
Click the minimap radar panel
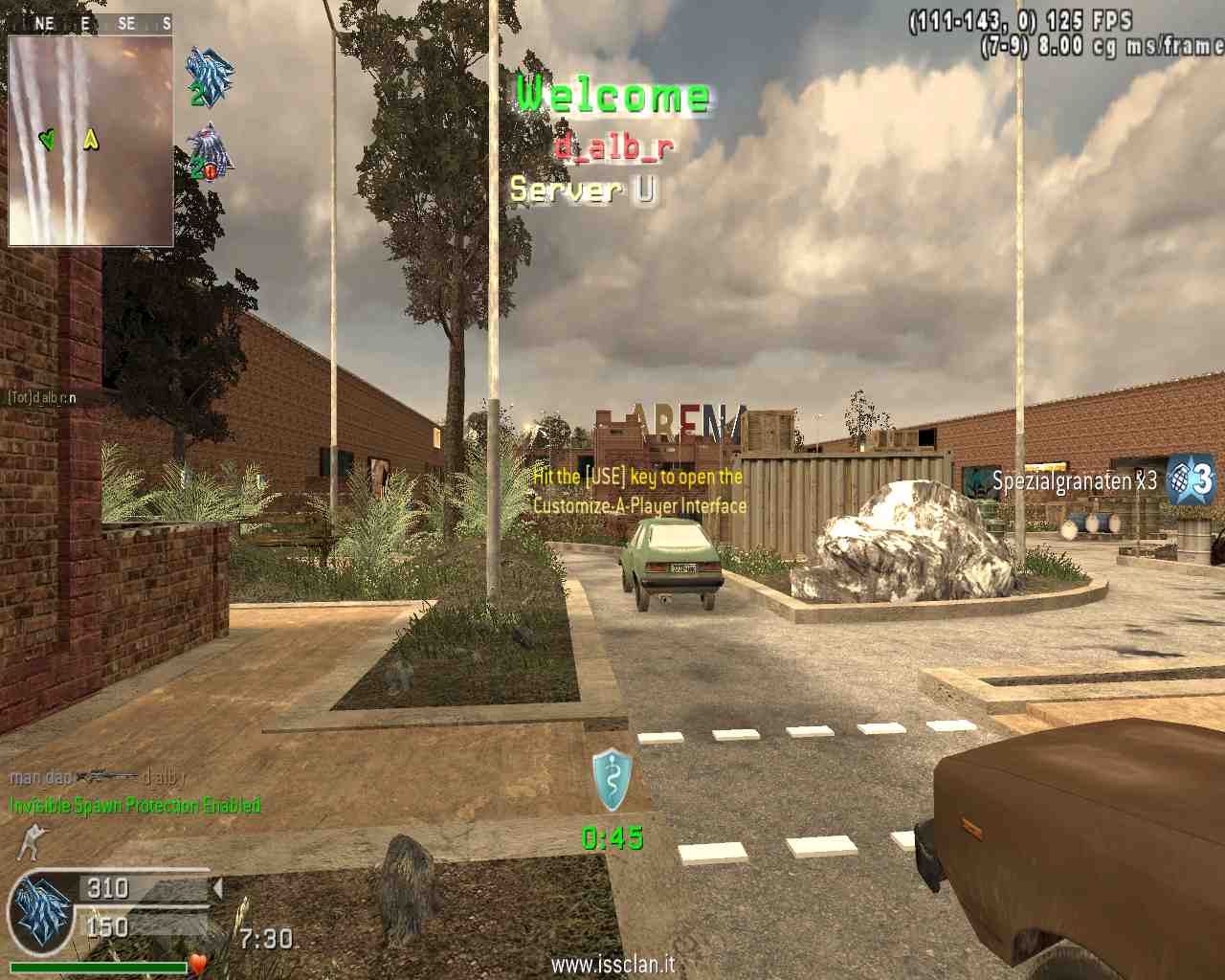click(x=91, y=141)
